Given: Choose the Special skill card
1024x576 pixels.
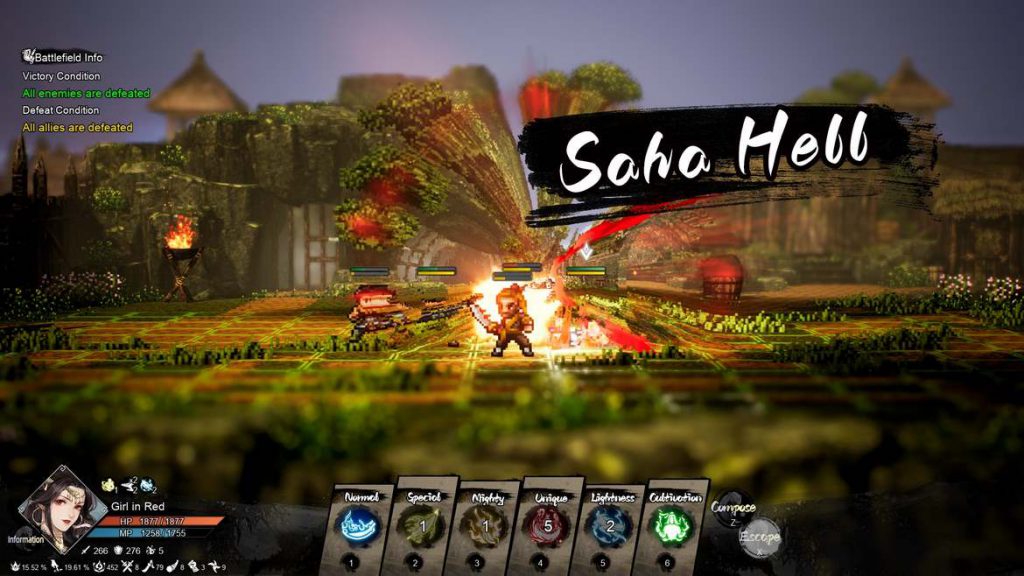Looking at the screenshot, I should click(x=425, y=527).
